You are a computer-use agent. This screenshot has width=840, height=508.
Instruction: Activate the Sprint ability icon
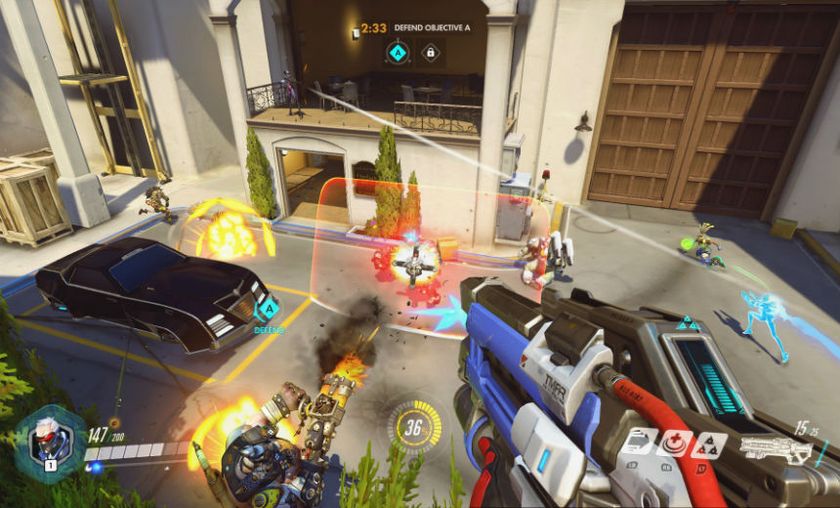642,445
